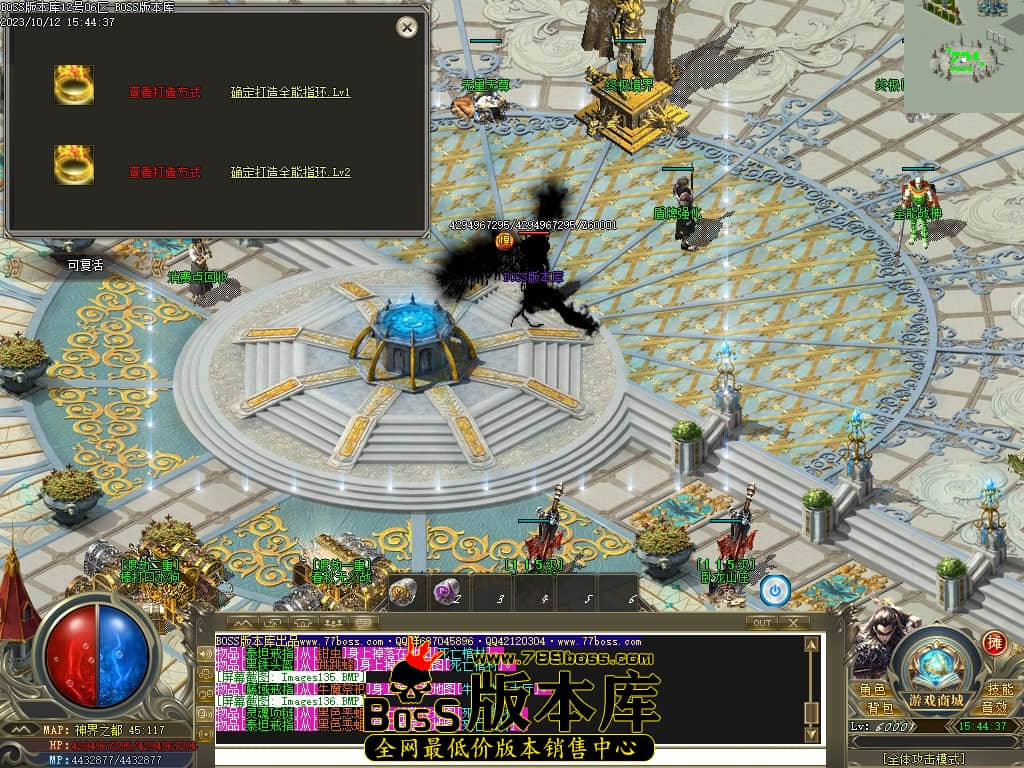The width and height of the screenshot is (1024, 768).
Task: Click the red 摊 stall button
Action: (994, 642)
